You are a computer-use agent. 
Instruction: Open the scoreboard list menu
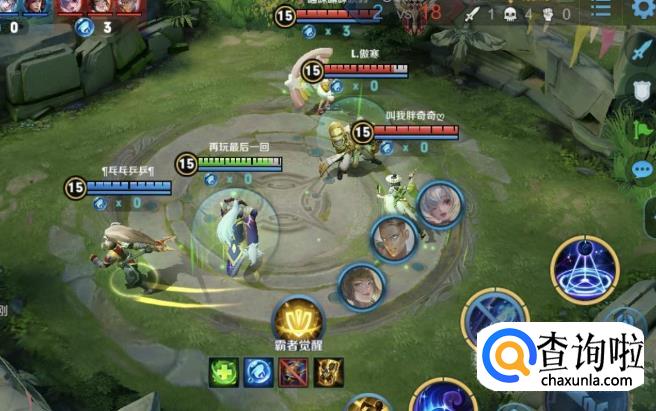601,9
